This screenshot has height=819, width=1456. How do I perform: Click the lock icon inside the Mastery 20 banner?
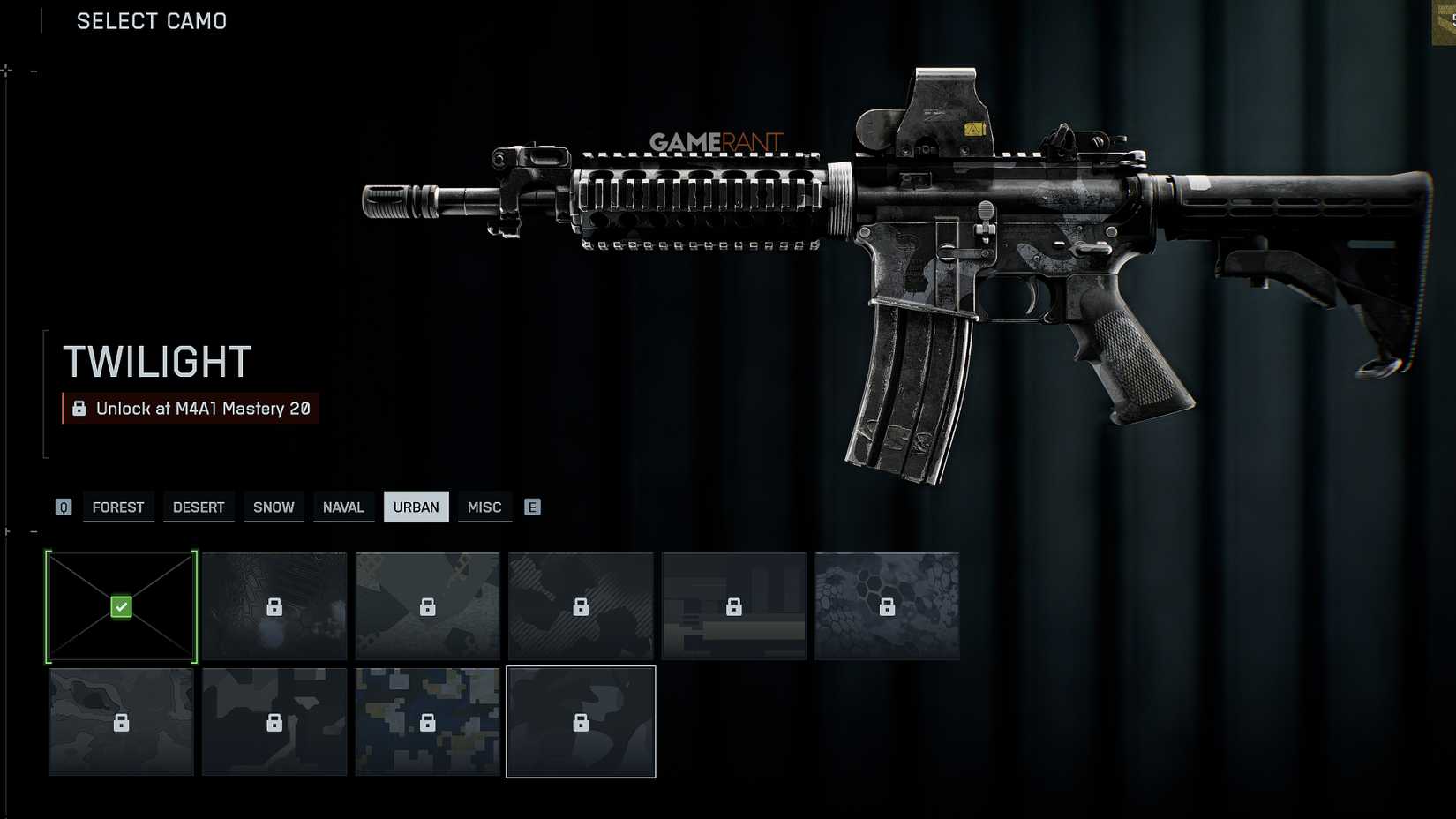[78, 408]
